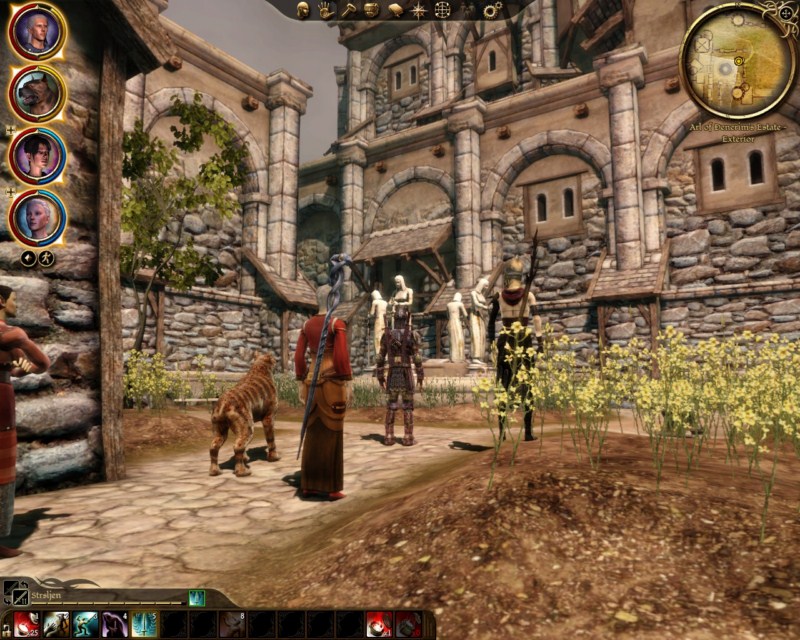Open the character record helmet icon
This screenshot has width=800, height=640.
304,10
